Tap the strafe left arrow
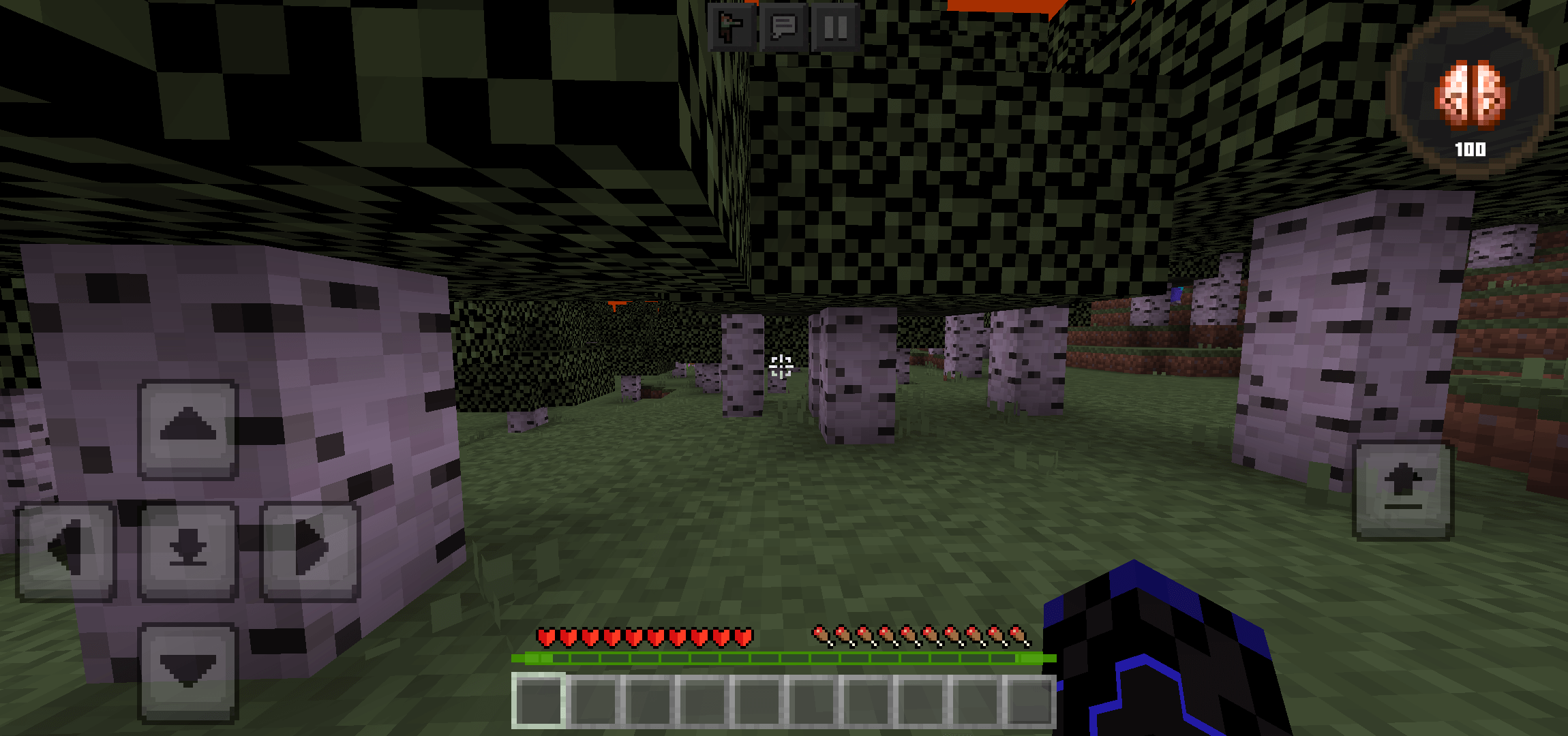 click(x=66, y=551)
